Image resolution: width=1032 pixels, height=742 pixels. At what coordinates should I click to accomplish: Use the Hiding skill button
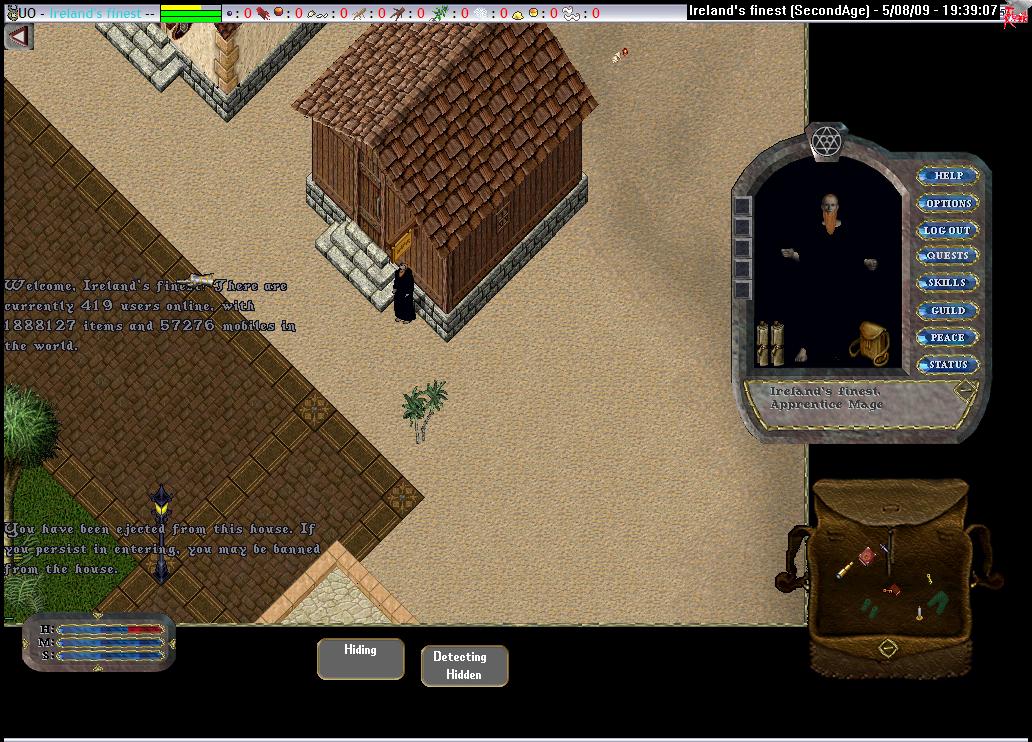click(361, 659)
